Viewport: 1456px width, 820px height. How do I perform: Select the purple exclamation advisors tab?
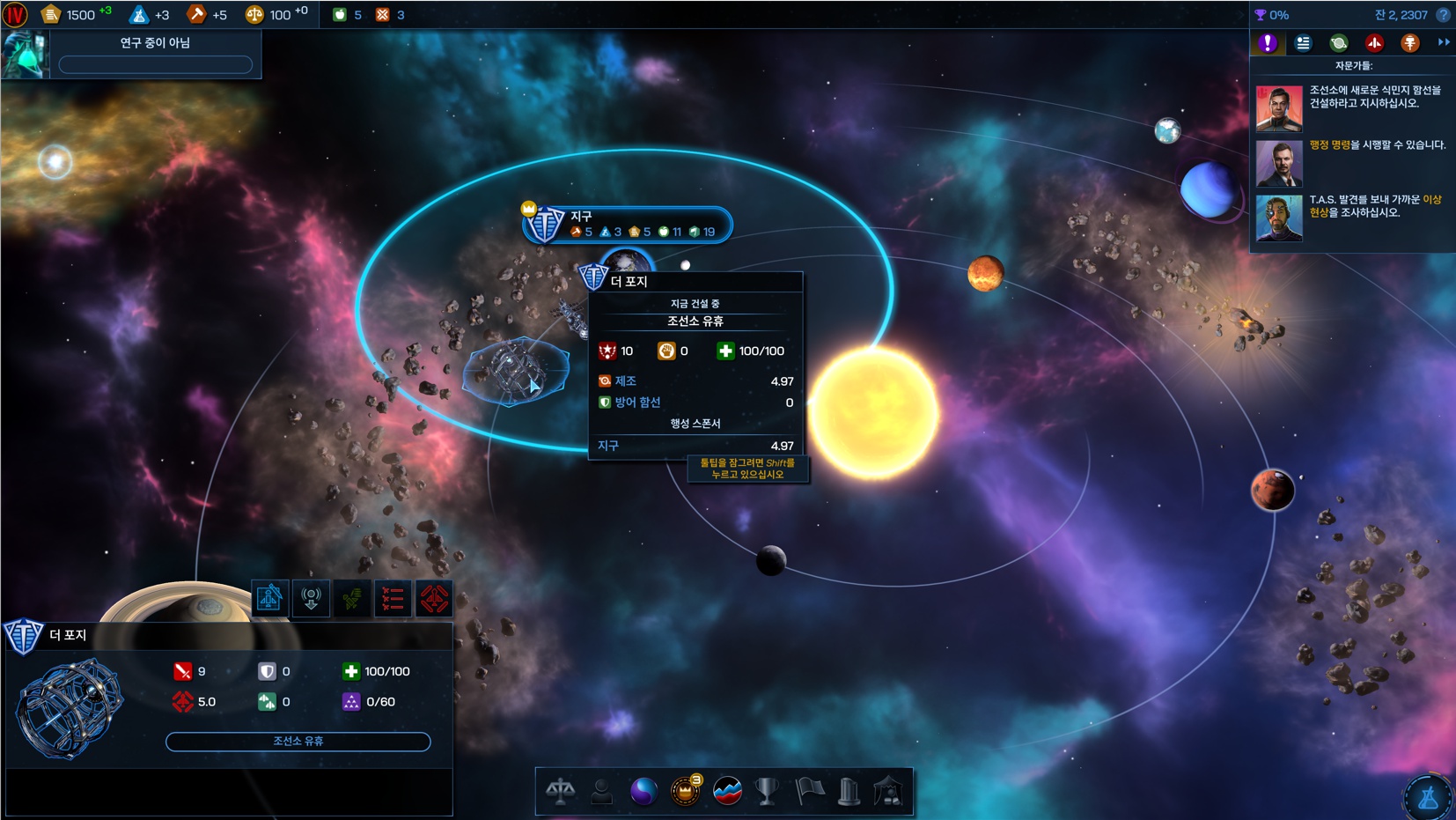pos(1268,43)
